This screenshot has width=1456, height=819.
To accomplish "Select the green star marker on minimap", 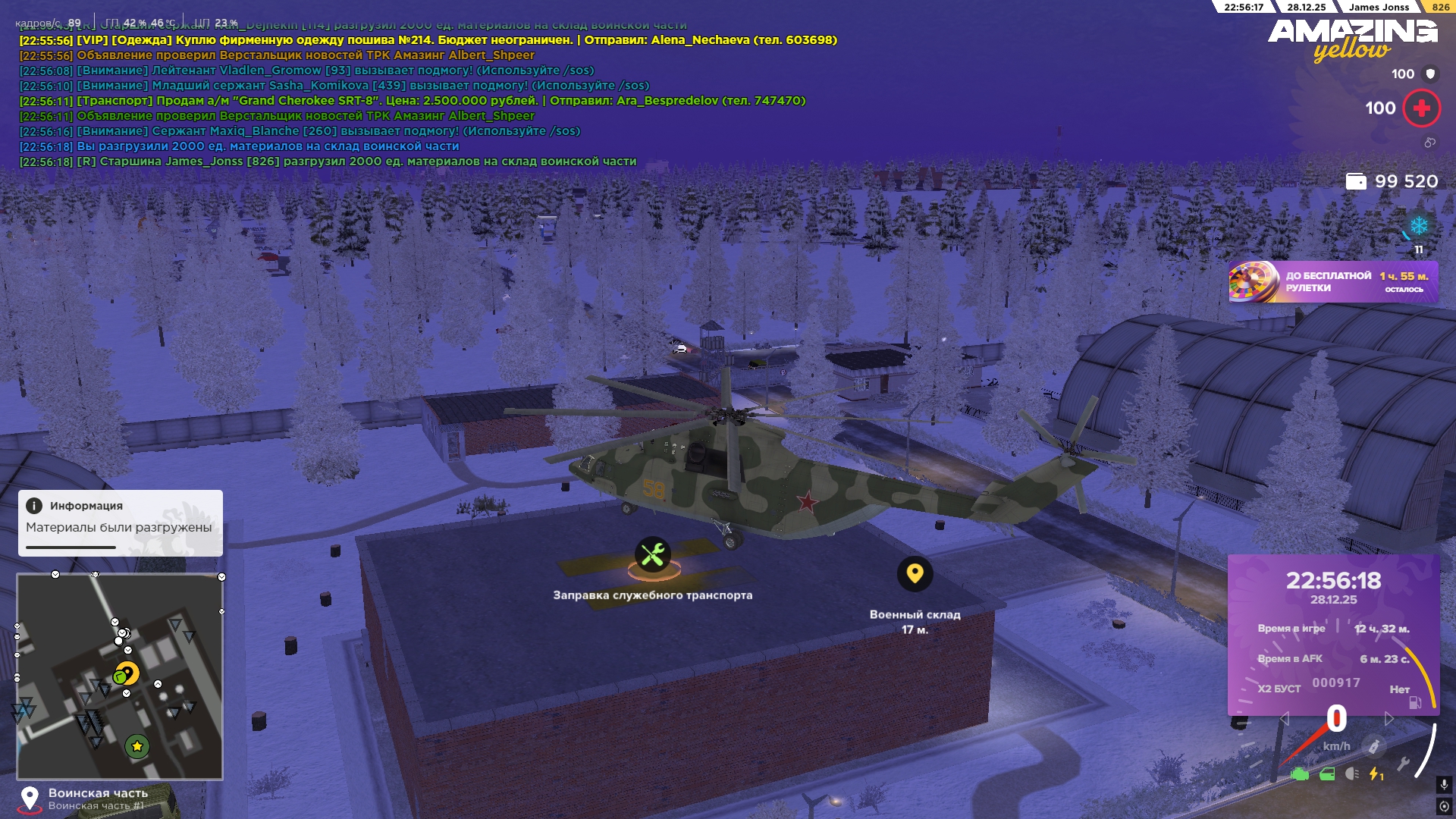I will [x=137, y=746].
